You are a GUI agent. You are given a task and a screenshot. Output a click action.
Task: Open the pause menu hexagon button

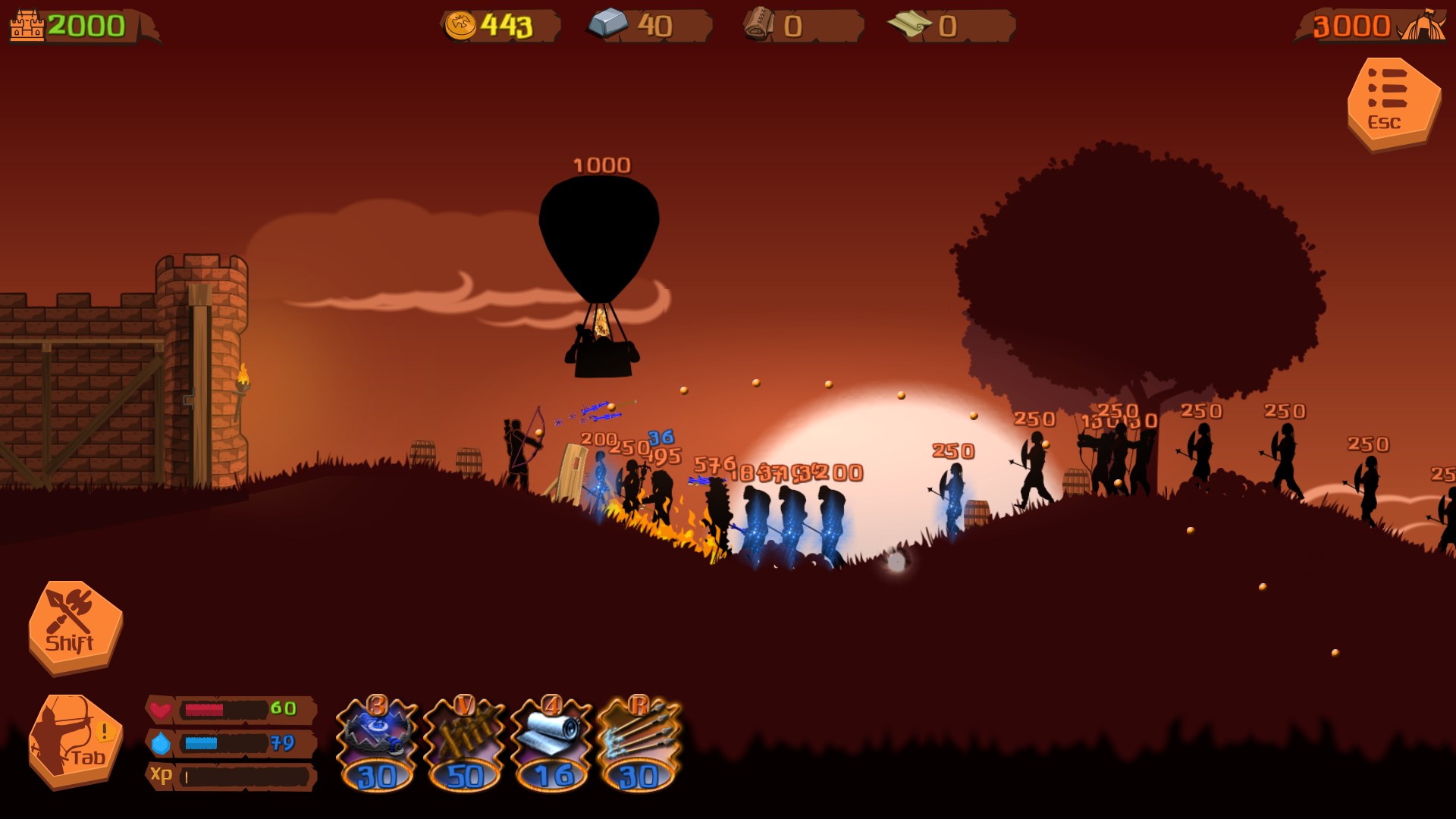point(1393,102)
